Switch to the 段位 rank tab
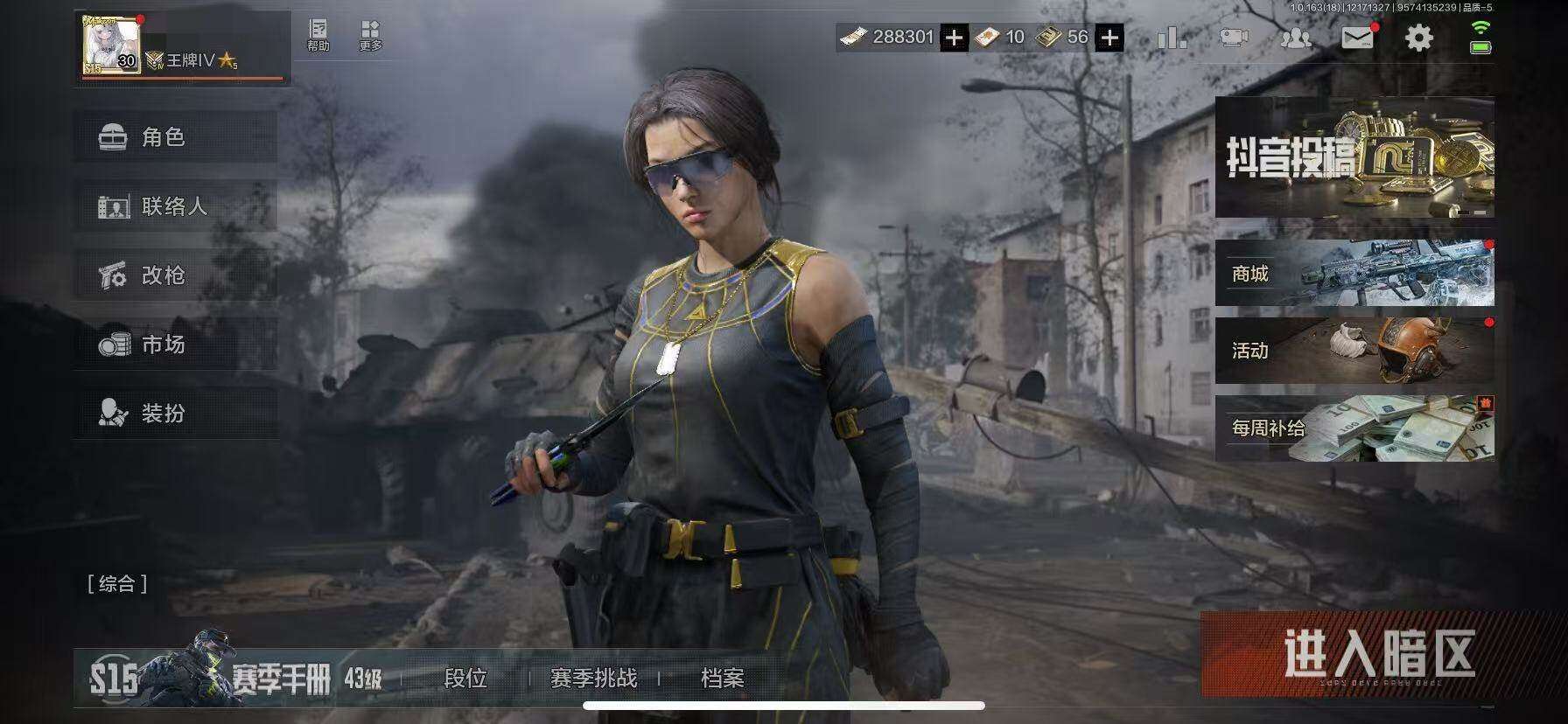This screenshot has width=1568, height=724. 465,678
